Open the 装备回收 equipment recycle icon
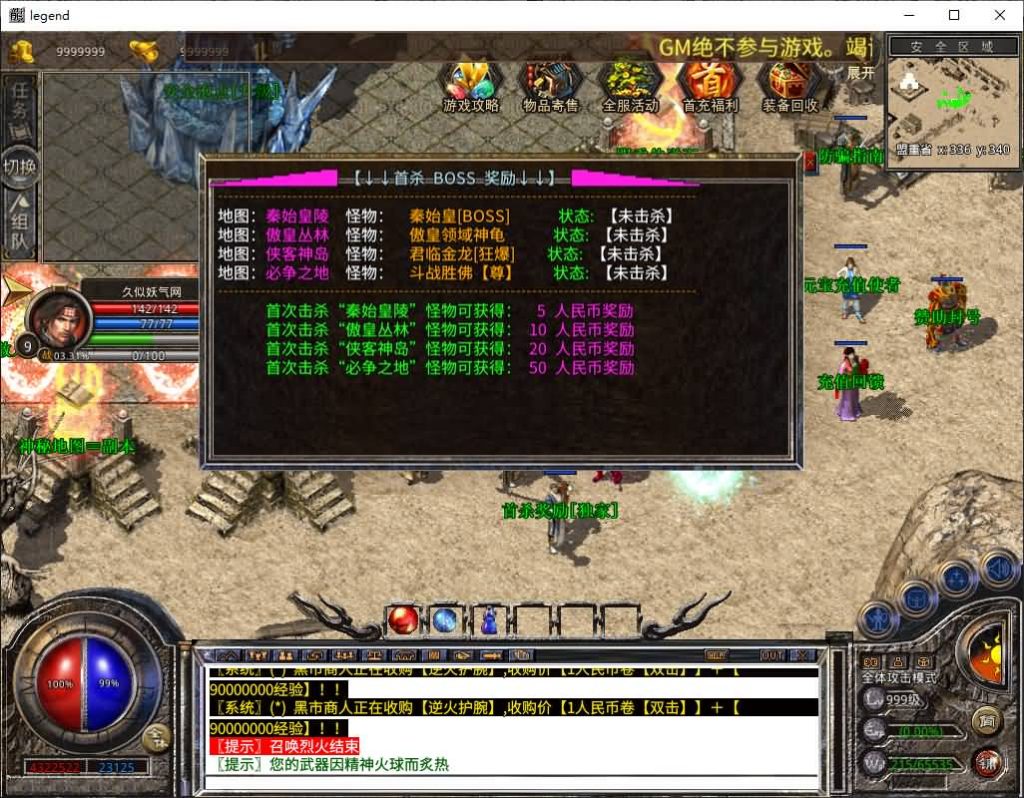The width and height of the screenshot is (1024, 798). click(790, 84)
